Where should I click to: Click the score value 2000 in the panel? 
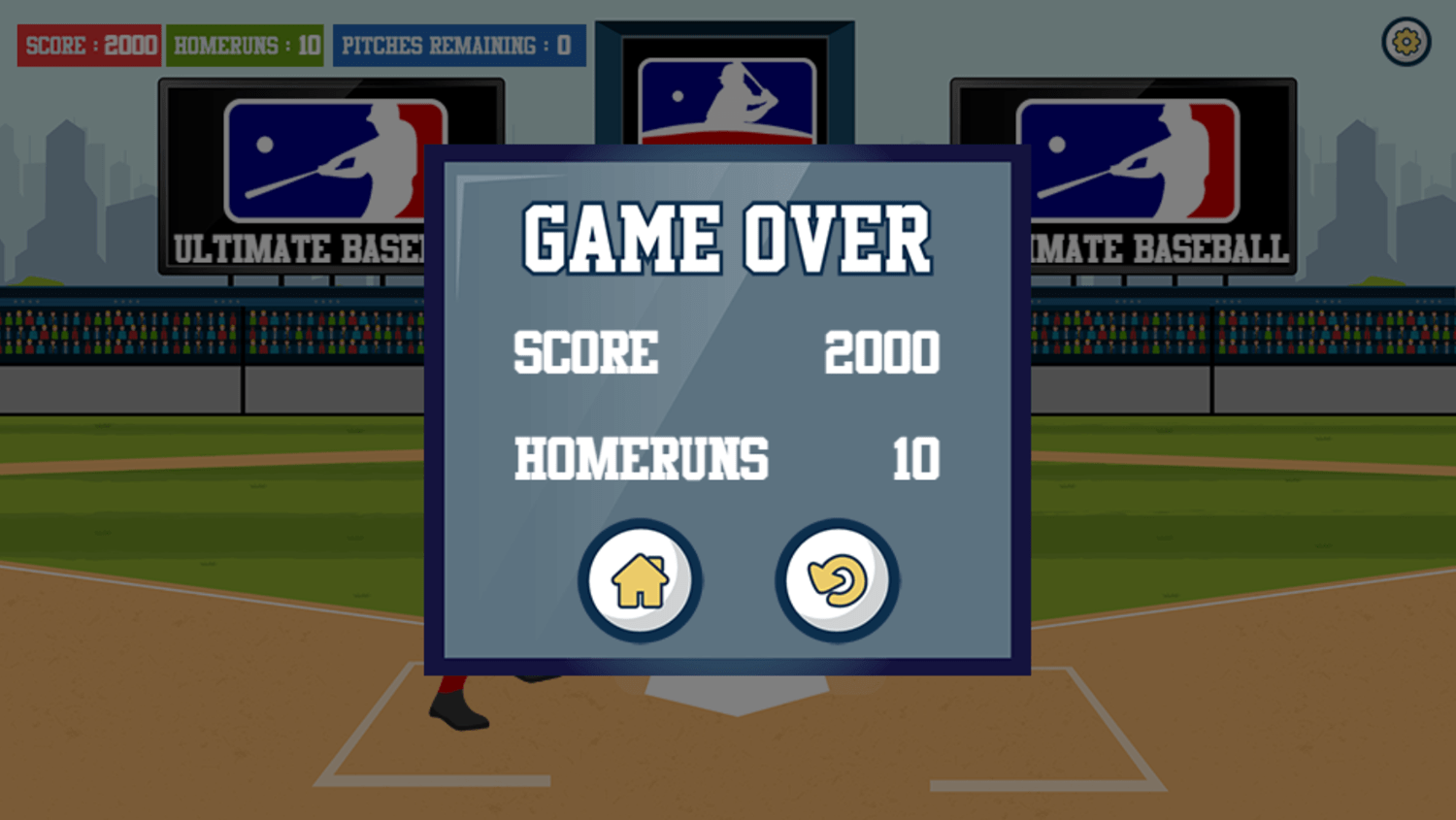(882, 354)
